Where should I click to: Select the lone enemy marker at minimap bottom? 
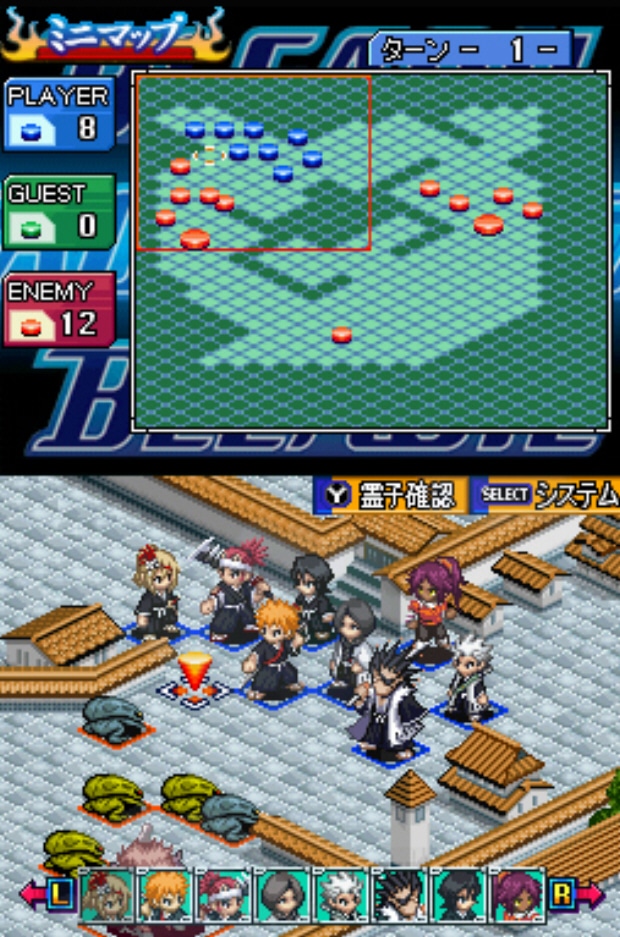[342, 335]
